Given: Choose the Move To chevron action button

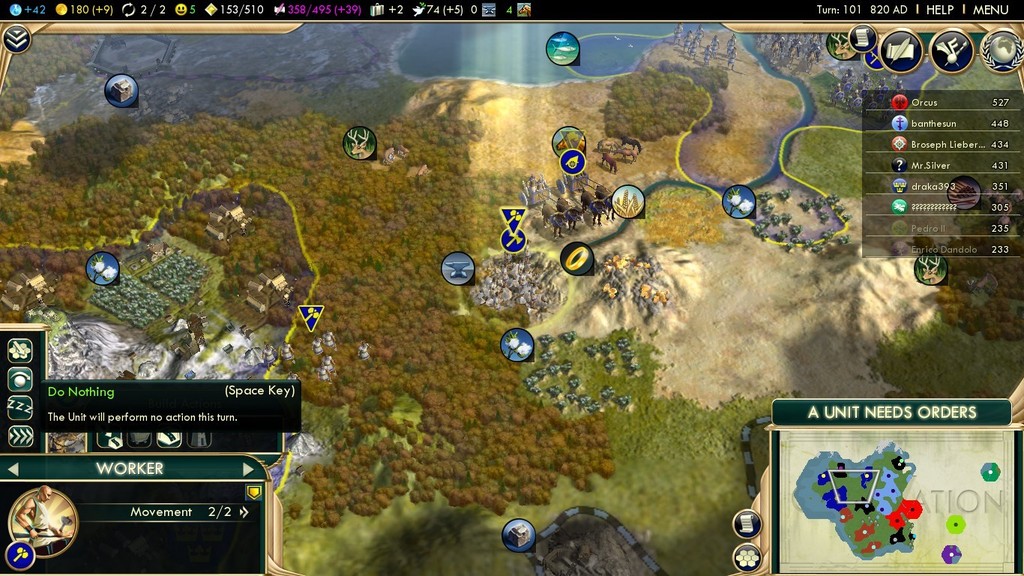Looking at the screenshot, I should pos(20,436).
